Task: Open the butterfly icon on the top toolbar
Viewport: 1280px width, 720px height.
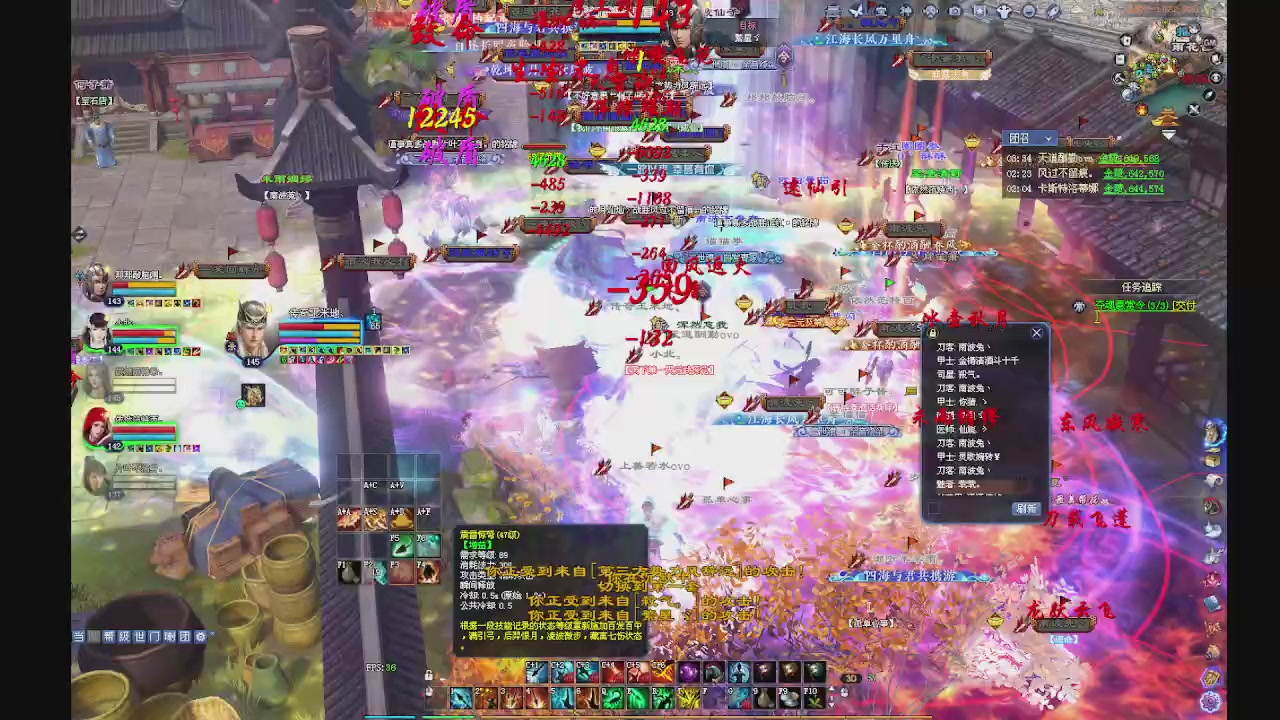Action: 855,11
